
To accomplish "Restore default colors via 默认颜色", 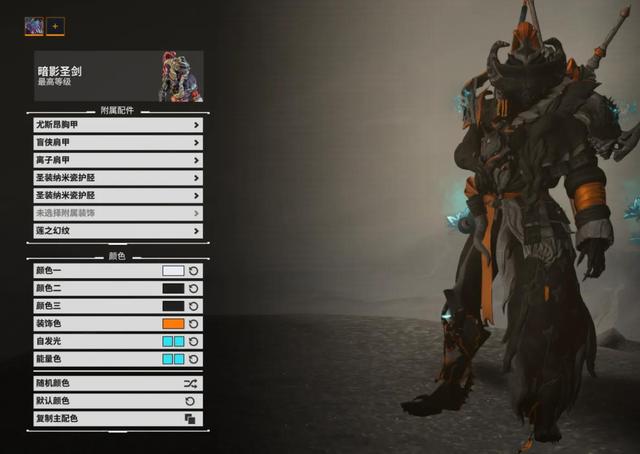I will point(117,401).
